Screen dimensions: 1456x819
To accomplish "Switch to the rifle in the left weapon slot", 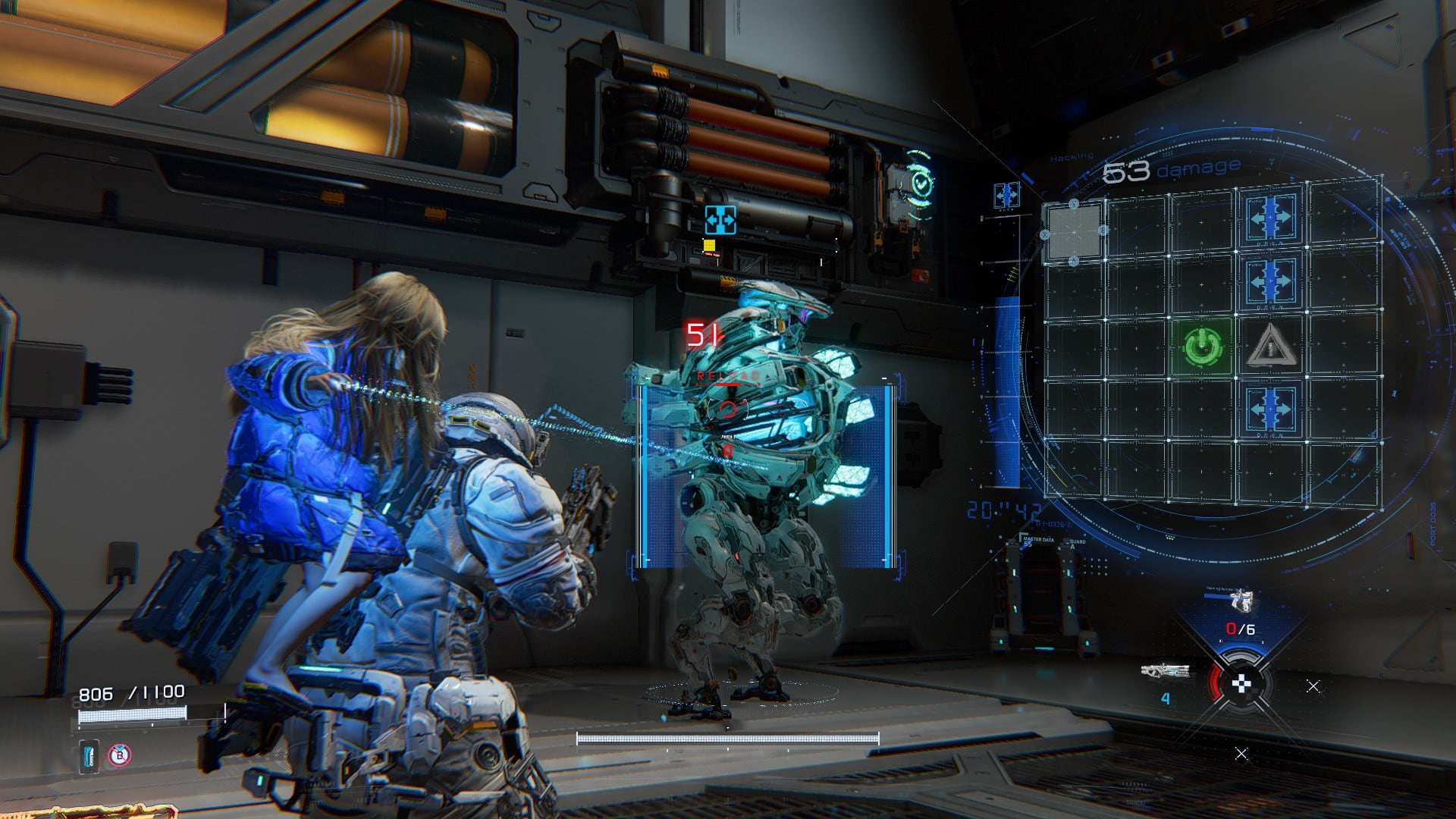I will pos(1165,672).
